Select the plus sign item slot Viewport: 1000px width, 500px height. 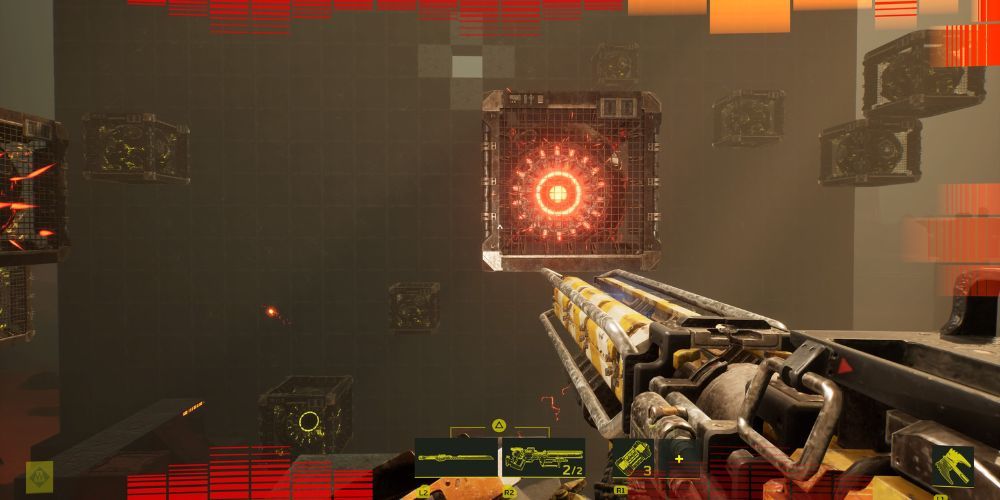679,458
